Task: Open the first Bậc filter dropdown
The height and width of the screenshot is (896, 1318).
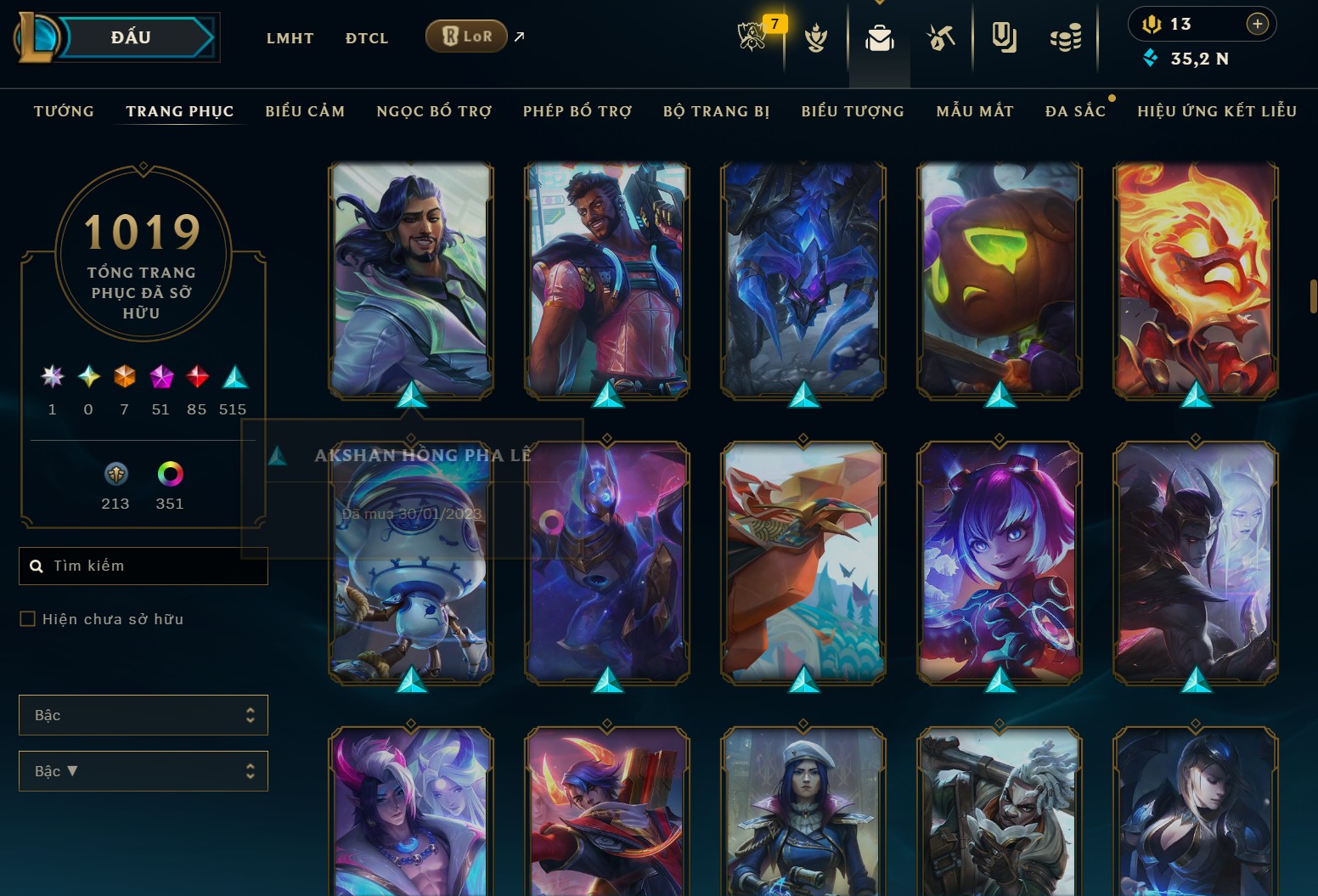Action: tap(143, 715)
